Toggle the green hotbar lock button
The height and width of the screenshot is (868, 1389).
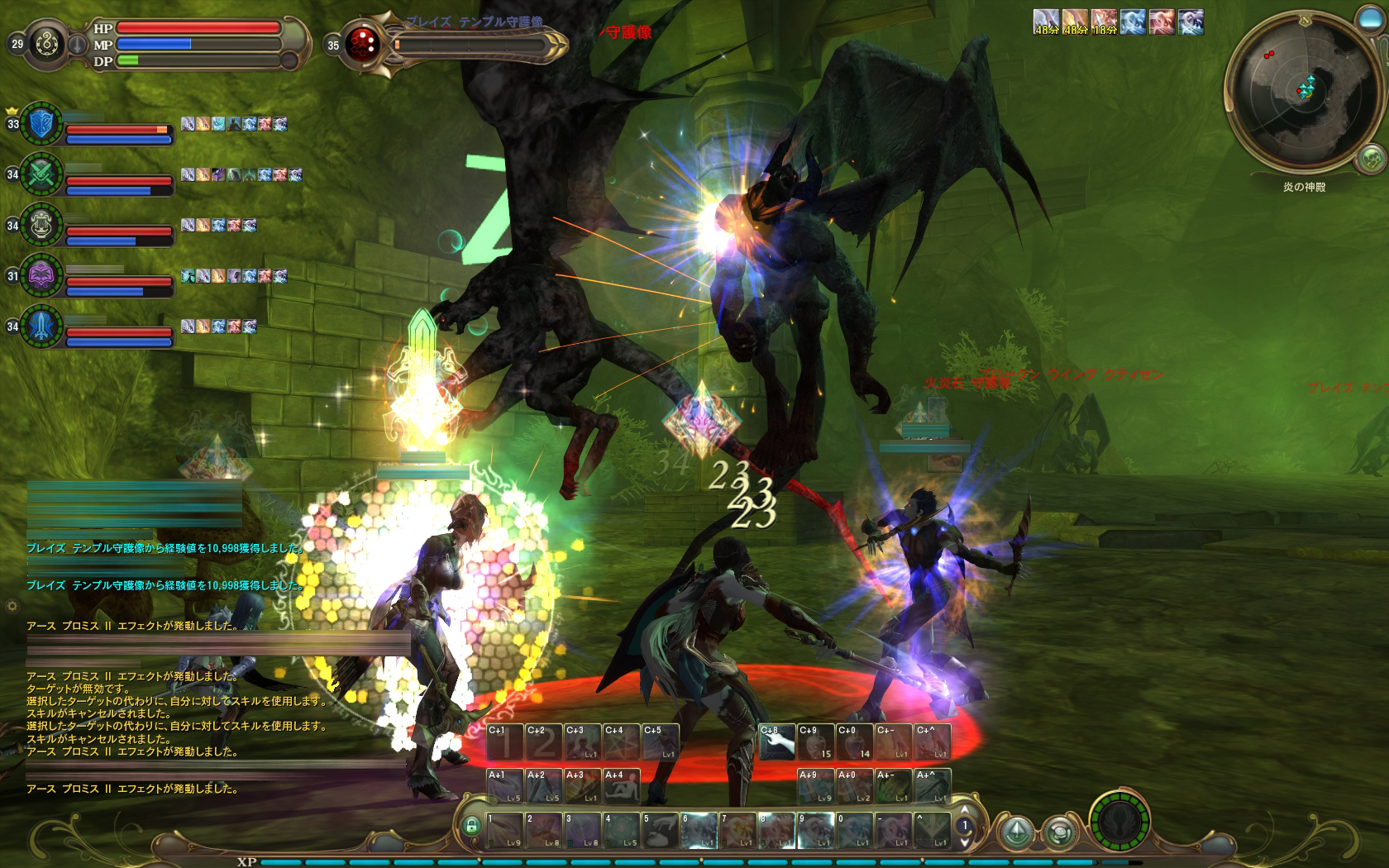coord(471,825)
